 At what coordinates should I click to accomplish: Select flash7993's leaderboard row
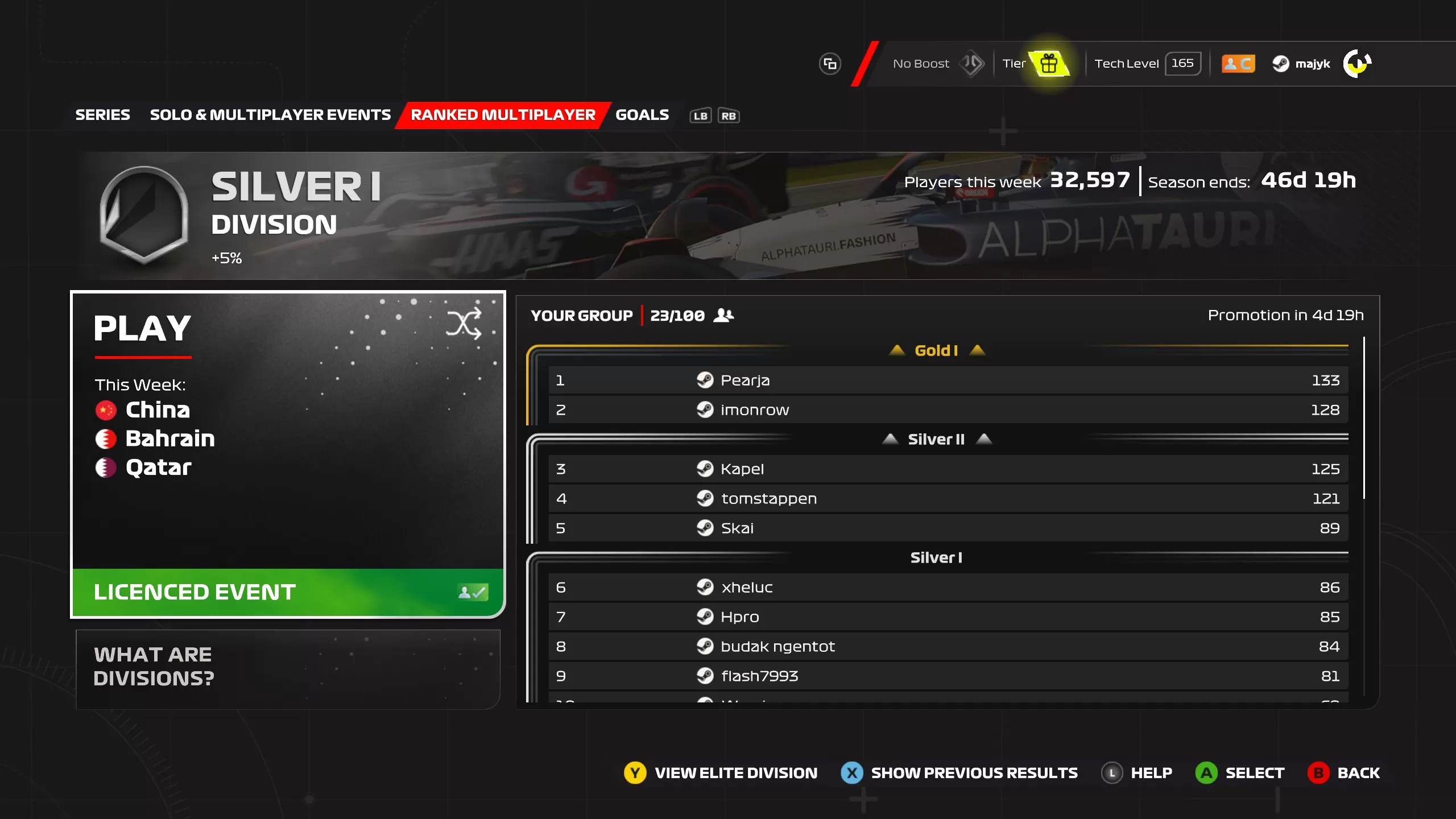point(948,676)
